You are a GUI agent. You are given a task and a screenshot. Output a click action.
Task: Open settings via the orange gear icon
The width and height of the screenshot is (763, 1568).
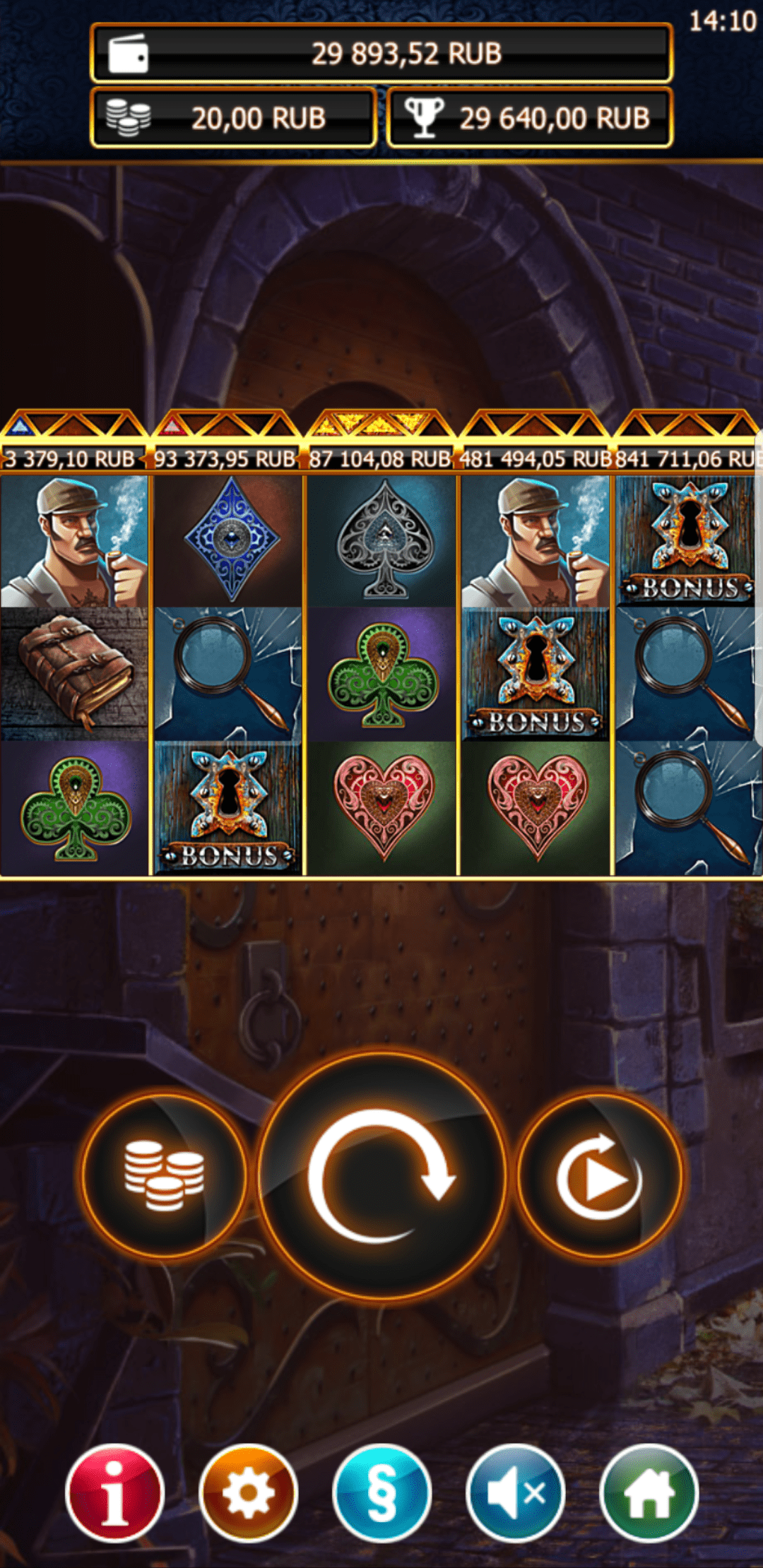pyautogui.click(x=248, y=1493)
